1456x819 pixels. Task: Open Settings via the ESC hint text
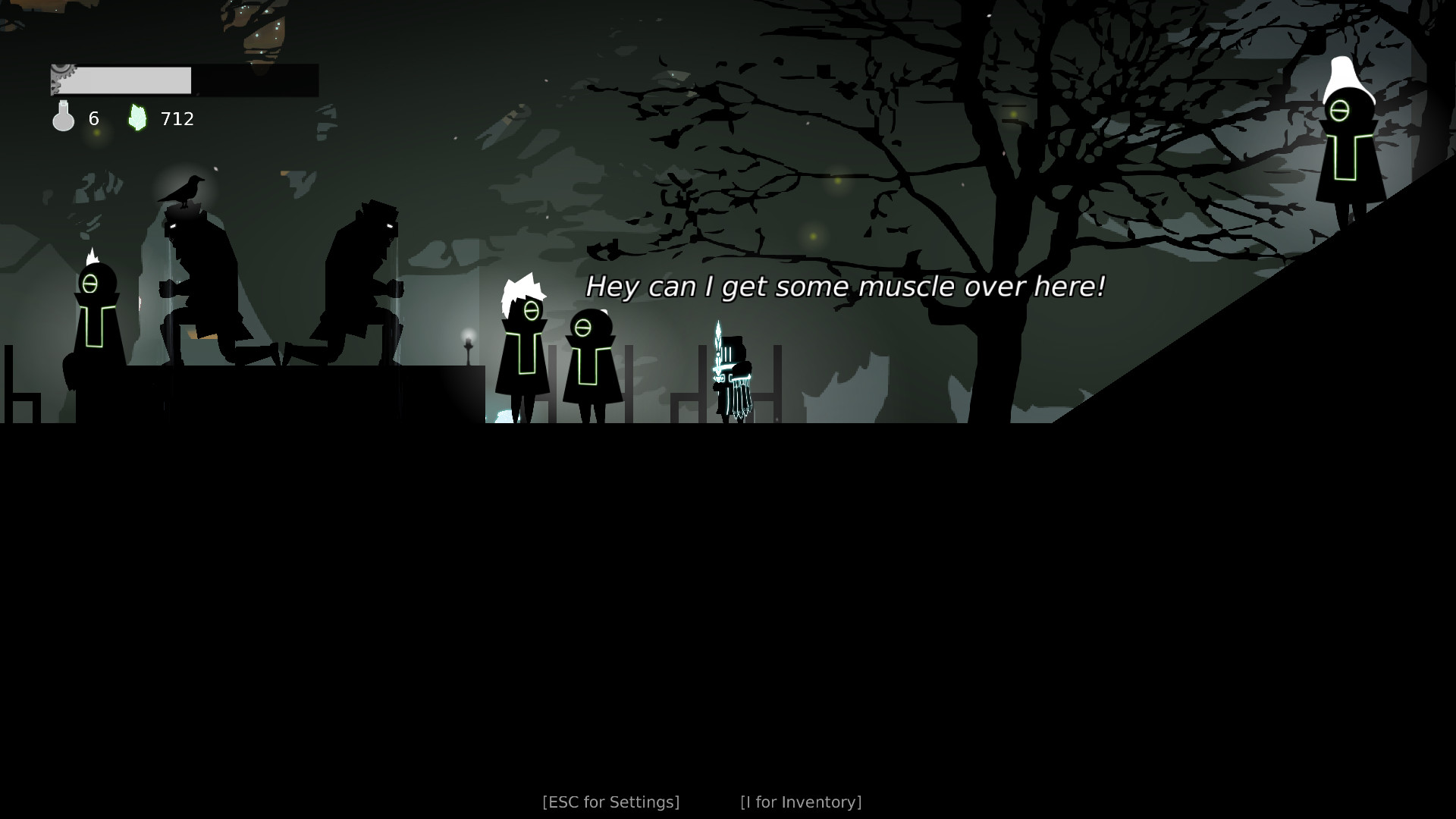pyautogui.click(x=611, y=801)
